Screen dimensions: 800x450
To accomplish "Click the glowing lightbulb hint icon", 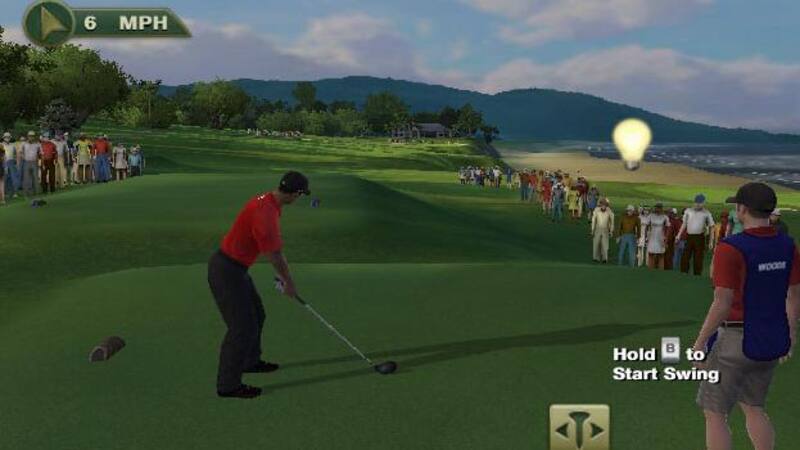I will [631, 141].
